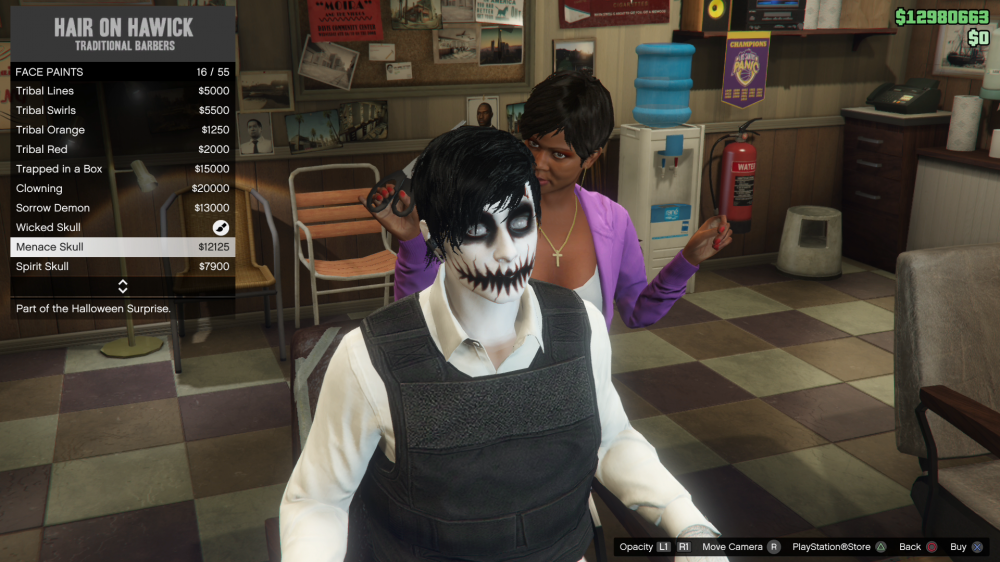Viewport: 1000px width, 562px height.
Task: Select the owned Wicked Skull paint
Action: pos(122,228)
